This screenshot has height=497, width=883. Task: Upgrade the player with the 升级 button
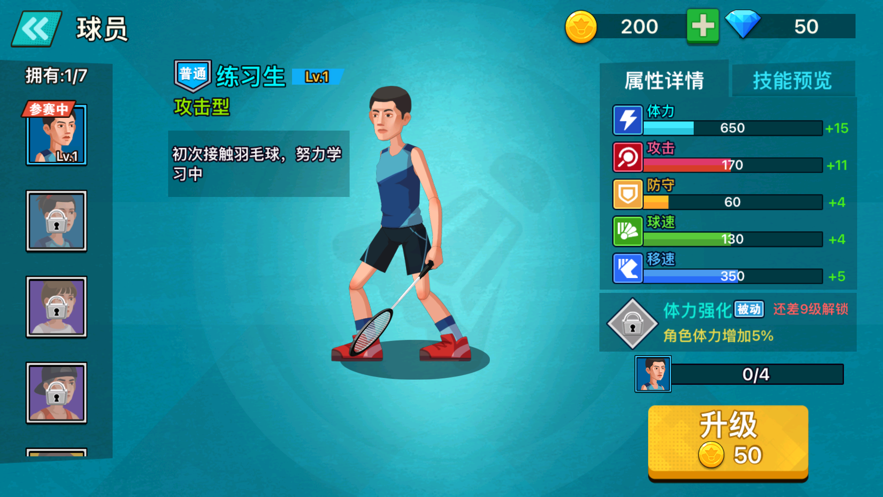(728, 440)
